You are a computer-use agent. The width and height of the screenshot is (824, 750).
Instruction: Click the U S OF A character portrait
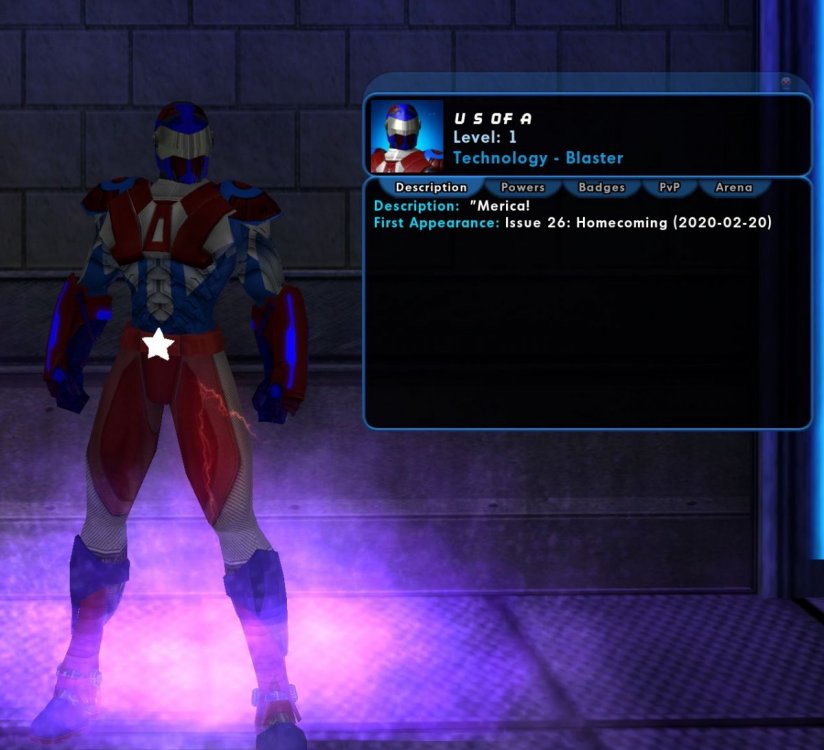click(x=407, y=135)
